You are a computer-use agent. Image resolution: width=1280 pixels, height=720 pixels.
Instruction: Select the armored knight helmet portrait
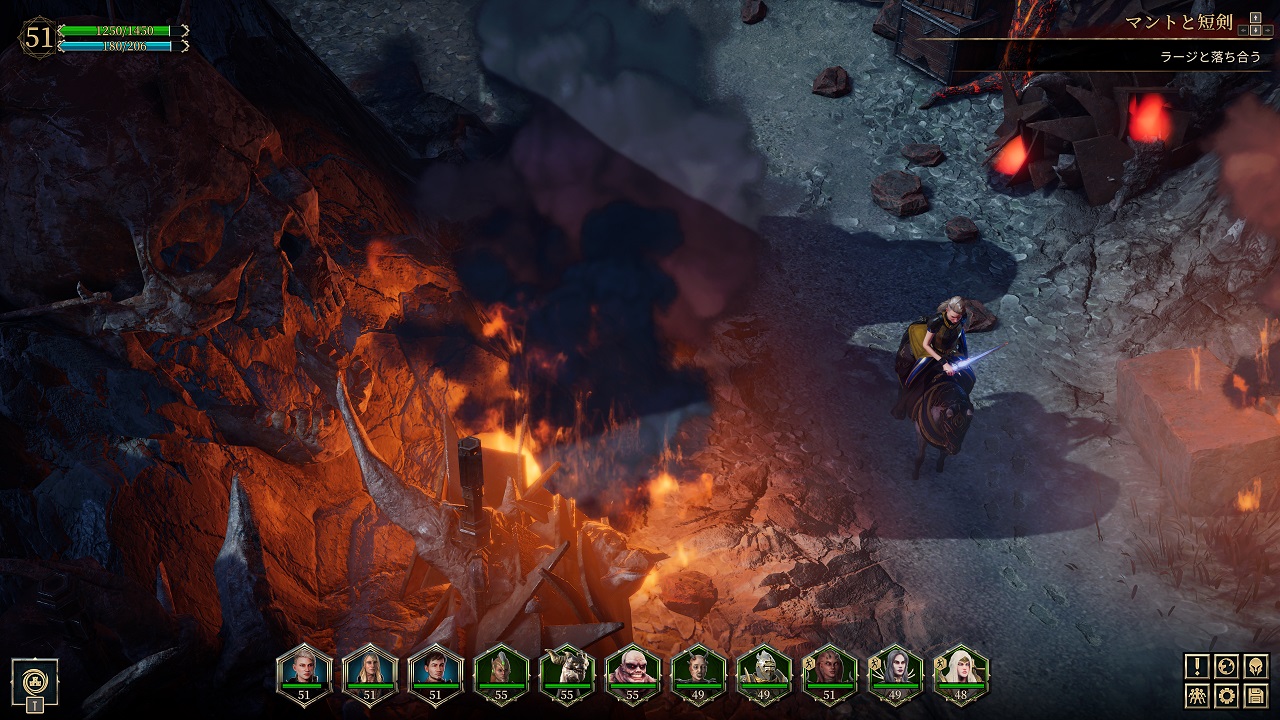(764, 668)
